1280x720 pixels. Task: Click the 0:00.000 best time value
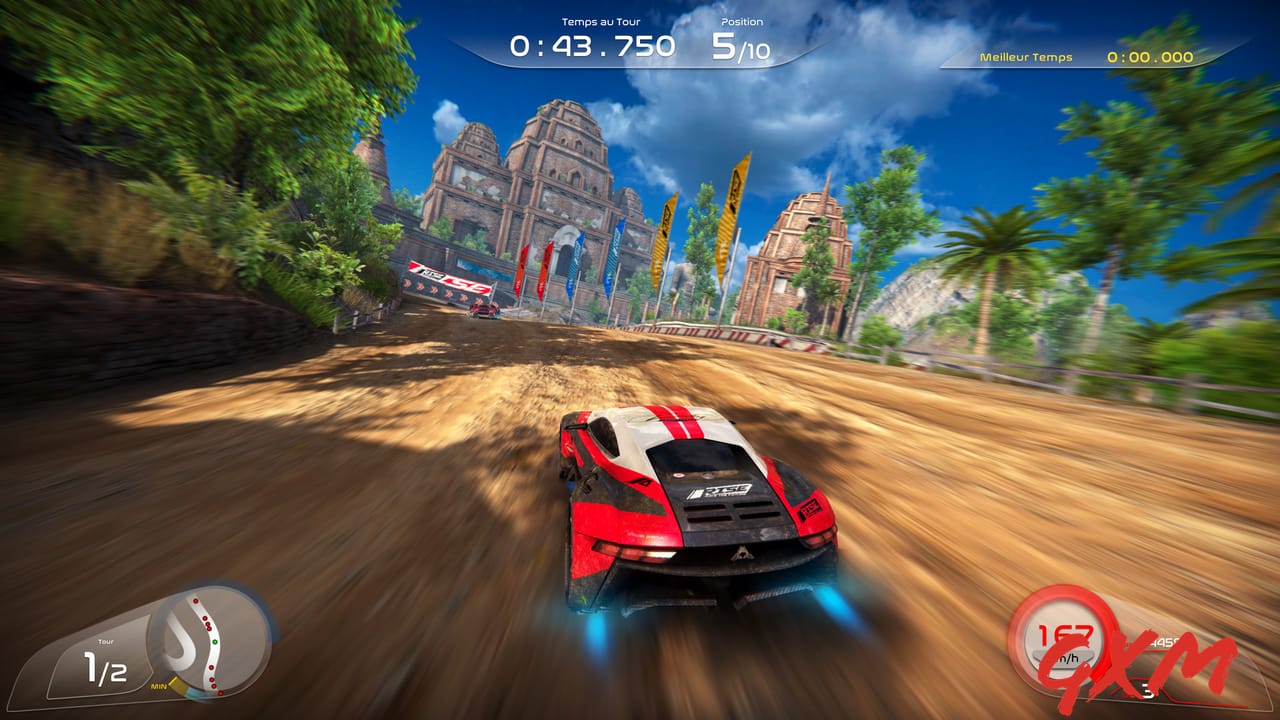pyautogui.click(x=1148, y=57)
